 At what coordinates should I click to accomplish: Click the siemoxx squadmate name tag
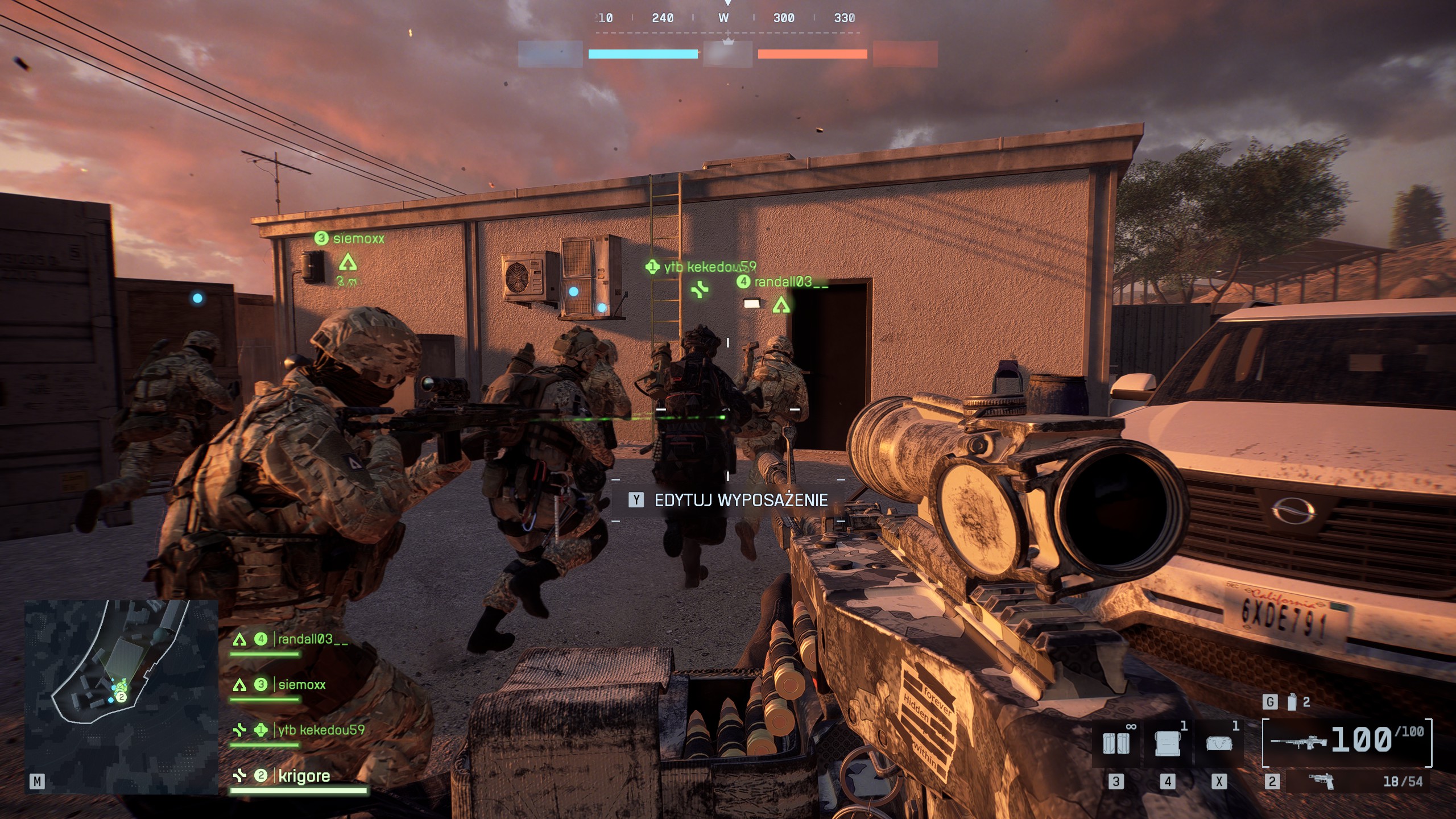point(358,239)
